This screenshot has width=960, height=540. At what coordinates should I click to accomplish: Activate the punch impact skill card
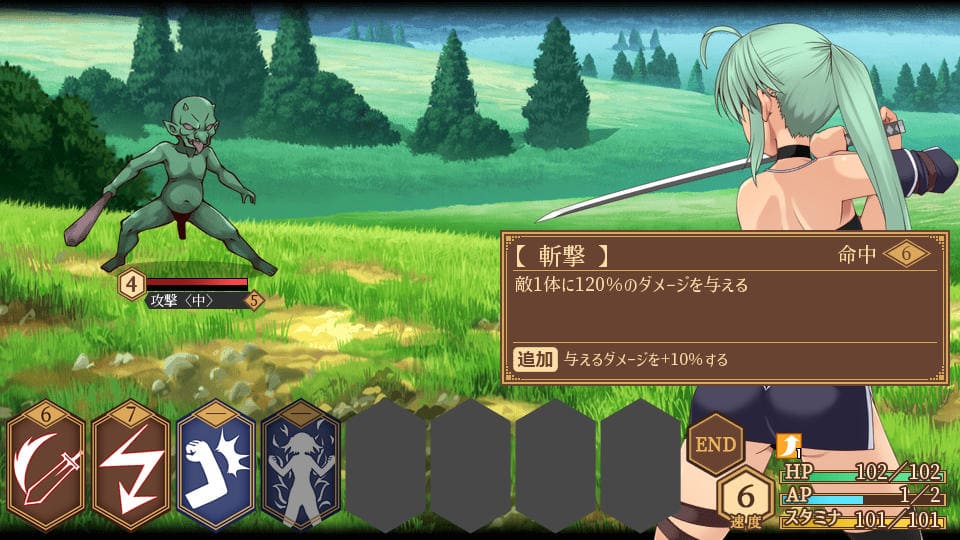[x=216, y=472]
